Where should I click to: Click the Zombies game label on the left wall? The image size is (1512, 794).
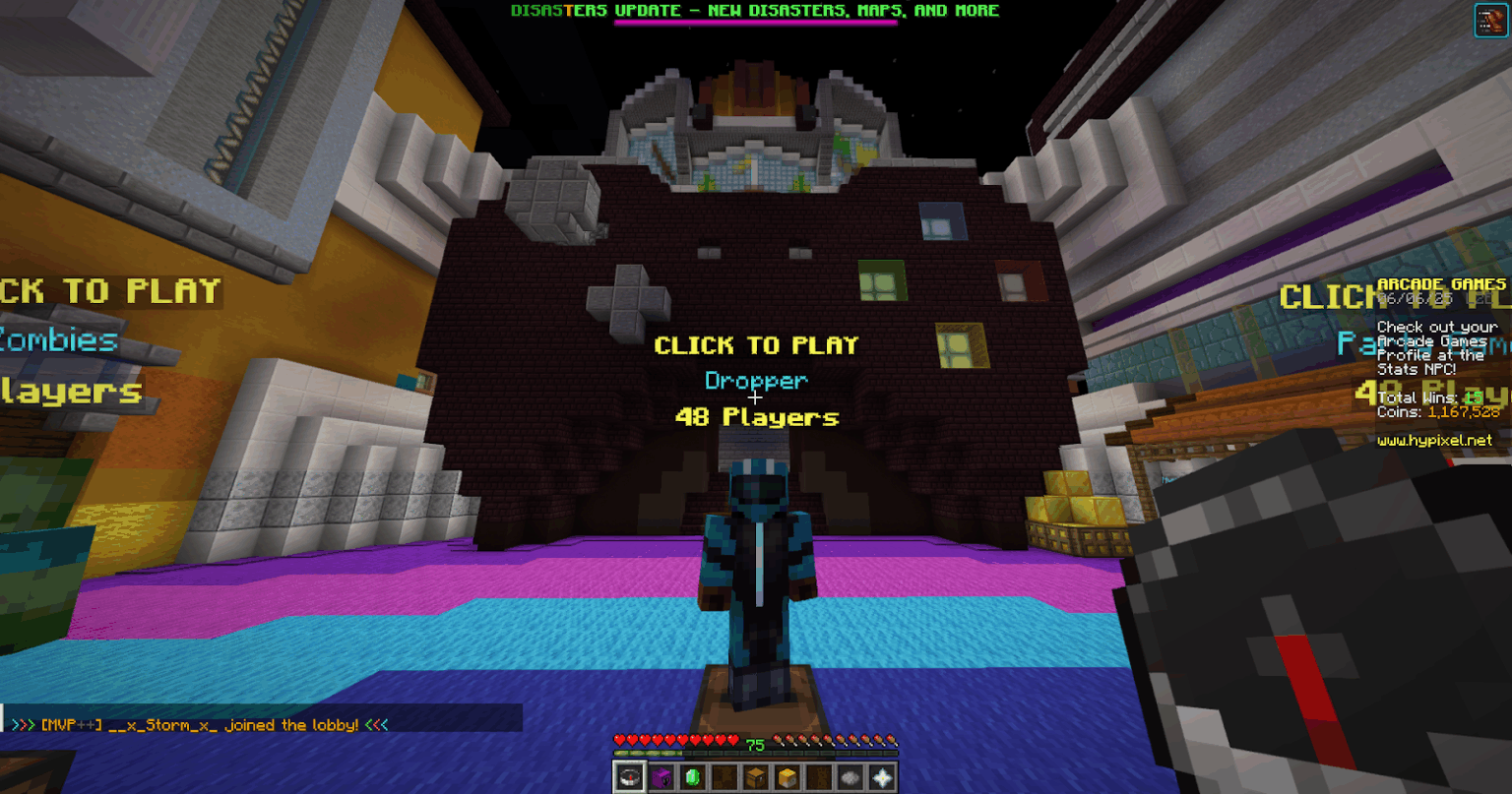tap(60, 341)
